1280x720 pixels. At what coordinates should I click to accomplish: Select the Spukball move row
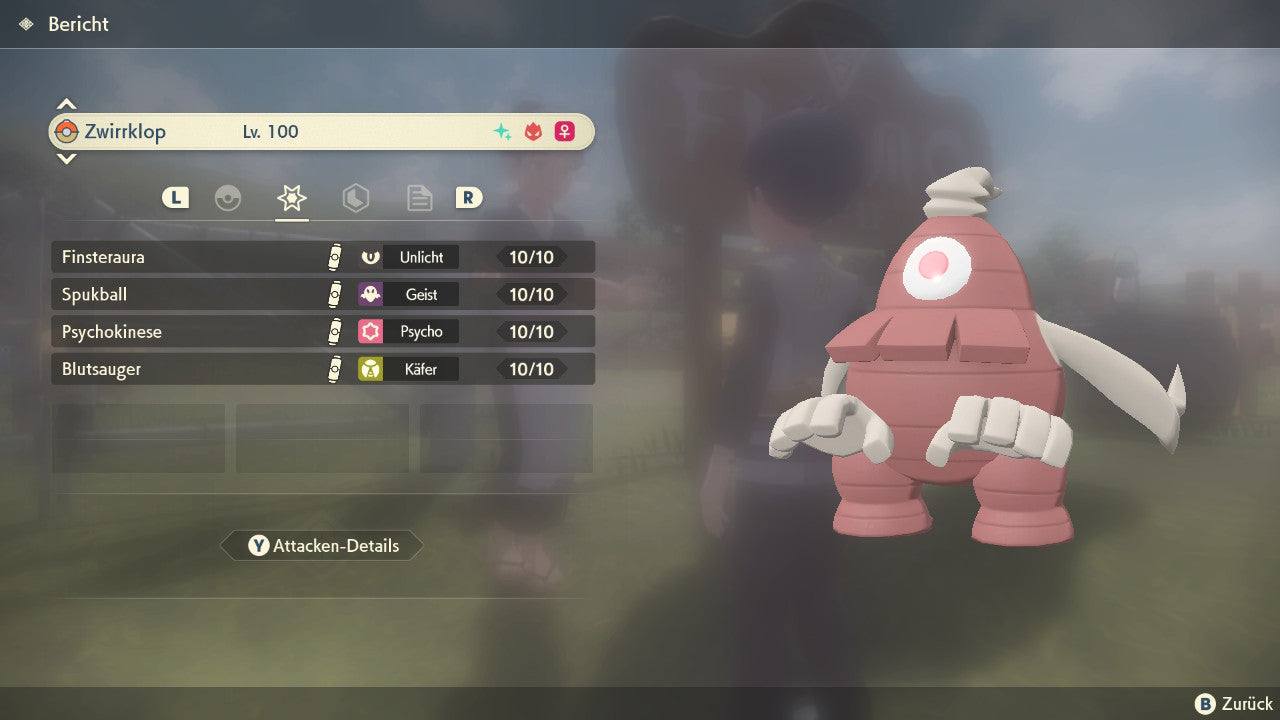[322, 294]
